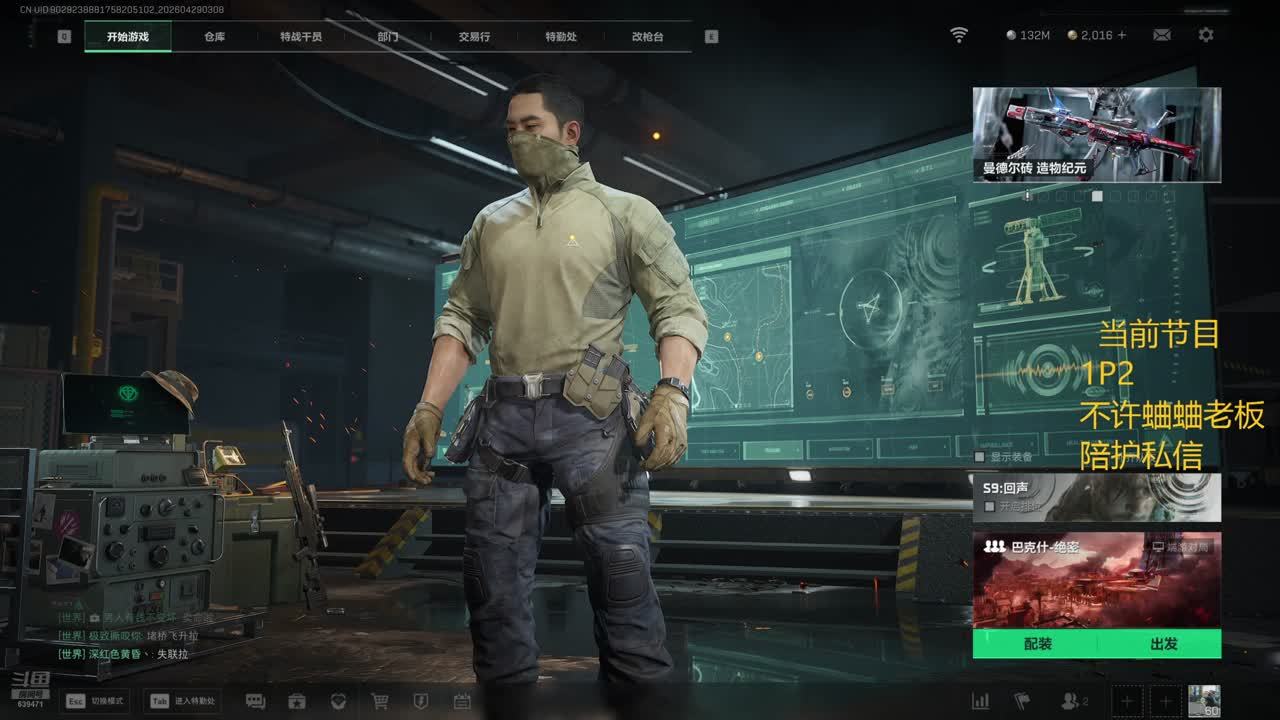
Task: Open the mail envelope icon
Action: coord(1162,35)
